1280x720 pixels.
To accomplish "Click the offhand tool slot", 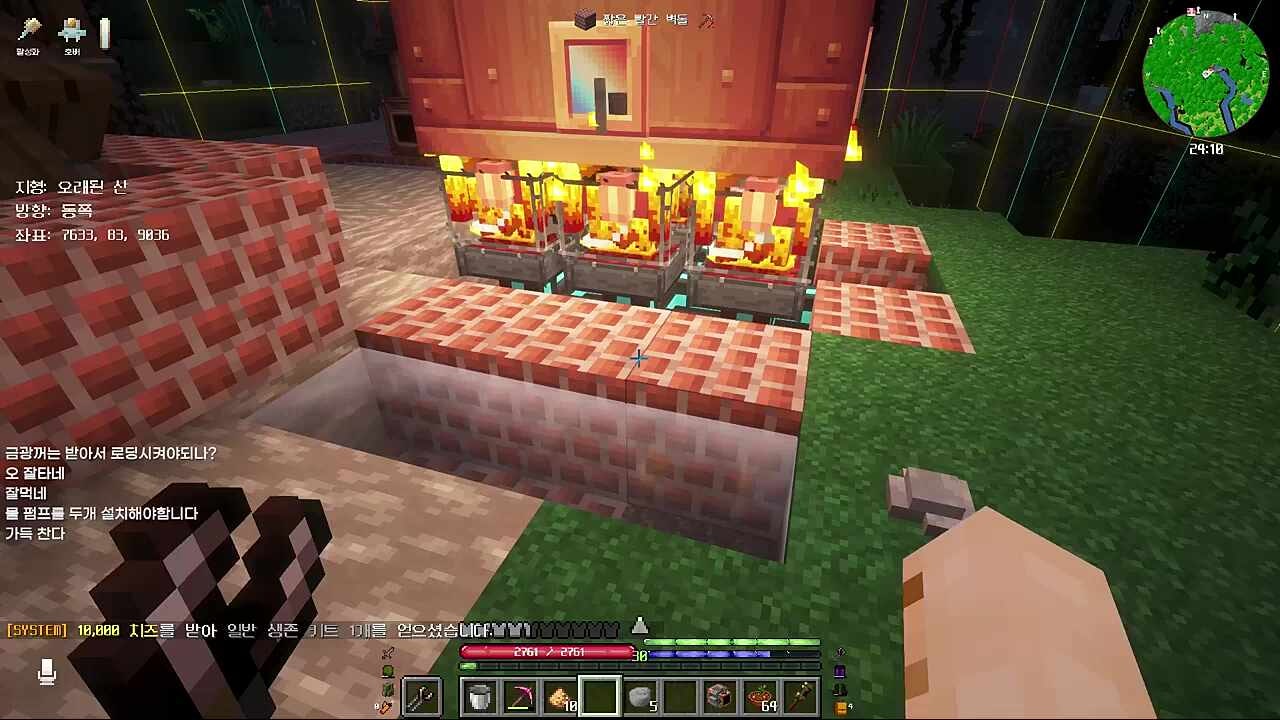I will pyautogui.click(x=422, y=697).
